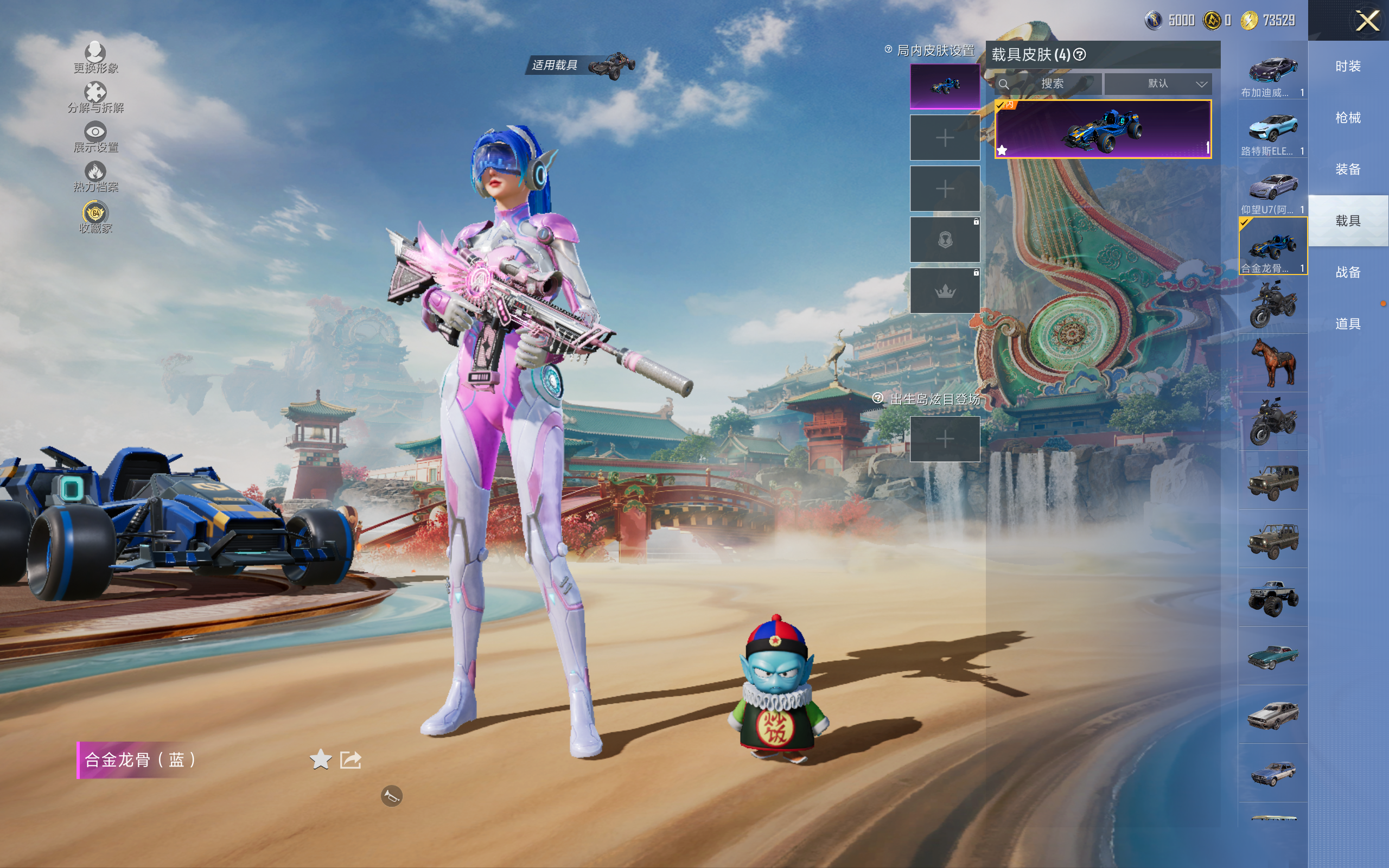Switch to the 战备 tab

(1347, 272)
